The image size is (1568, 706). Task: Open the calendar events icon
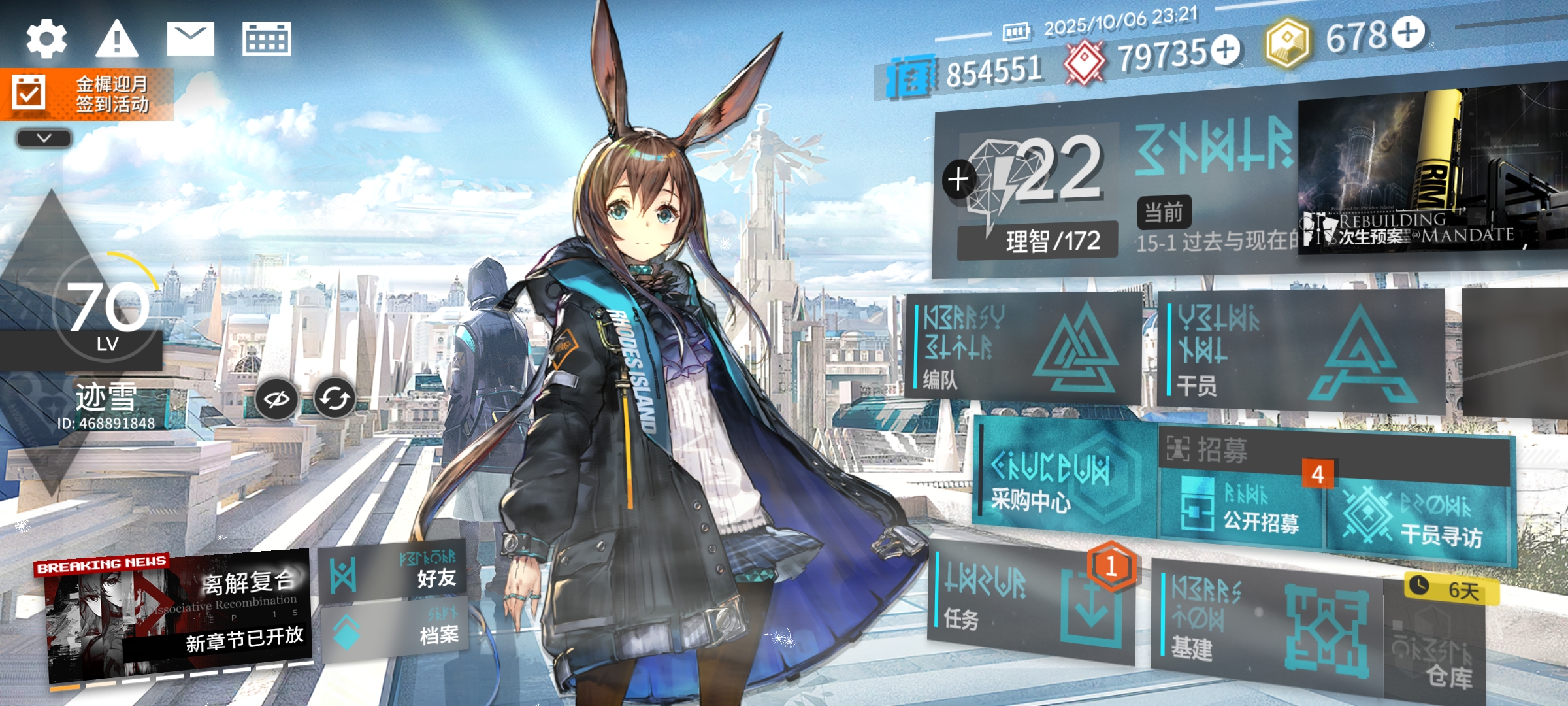click(x=267, y=39)
